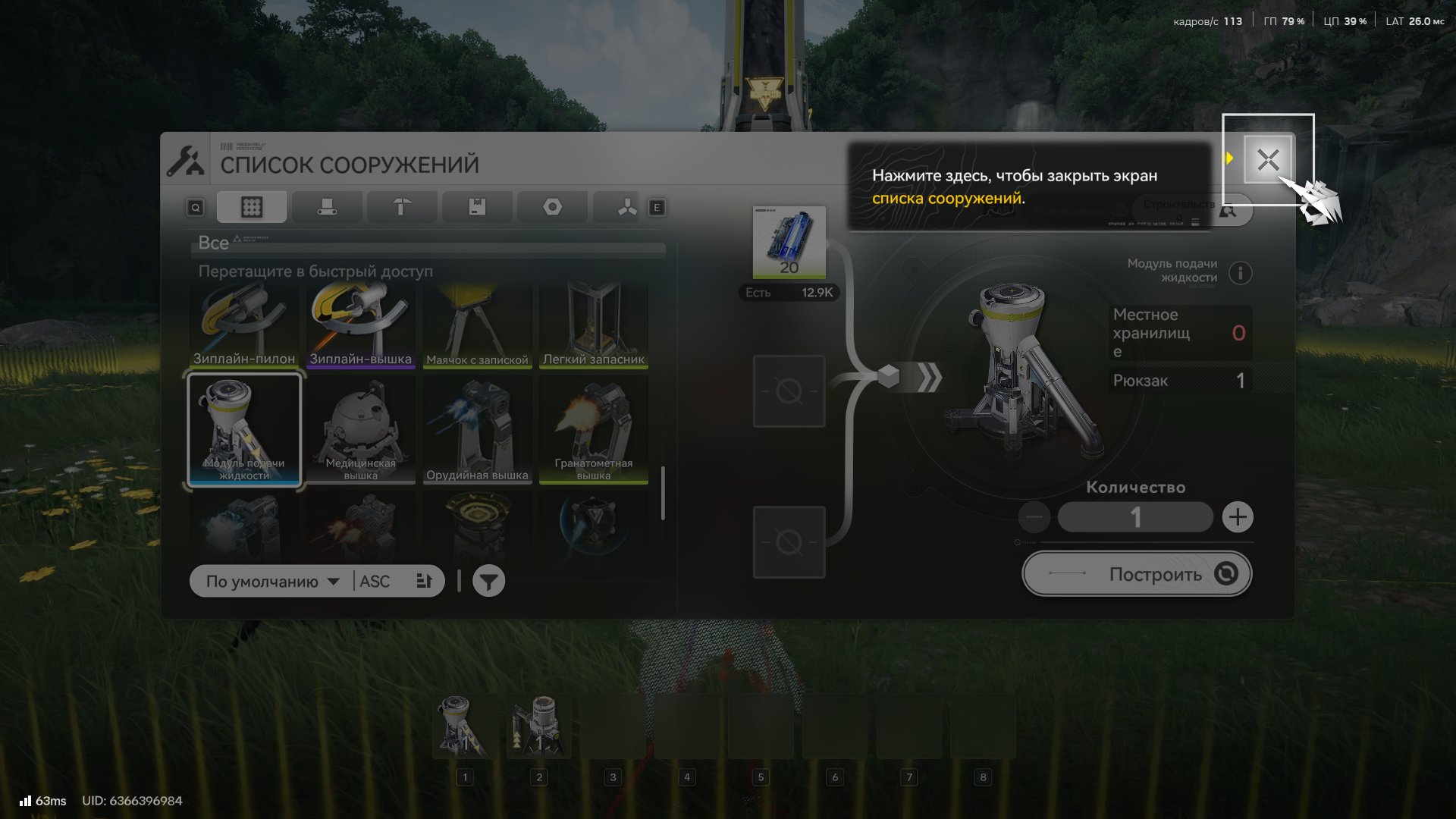The width and height of the screenshot is (1456, 819).
Task: Switch to the hexagon nut category tab
Action: point(552,207)
